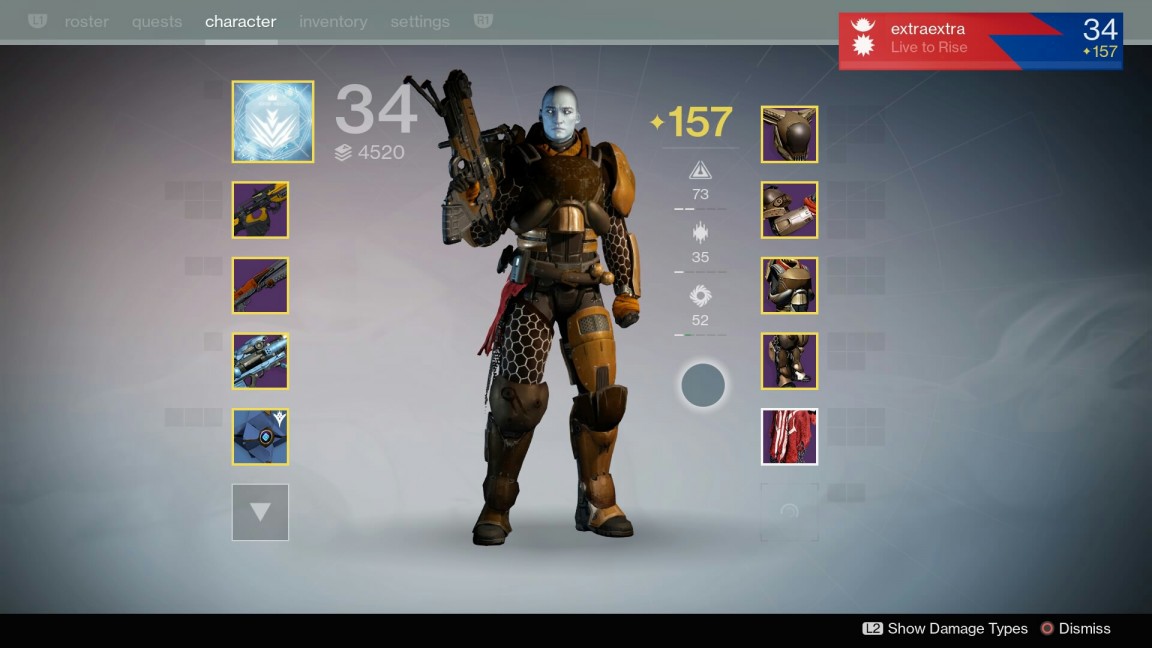Choose the primary weapon slot
Viewport: 1152px width, 648px height.
pyautogui.click(x=261, y=210)
